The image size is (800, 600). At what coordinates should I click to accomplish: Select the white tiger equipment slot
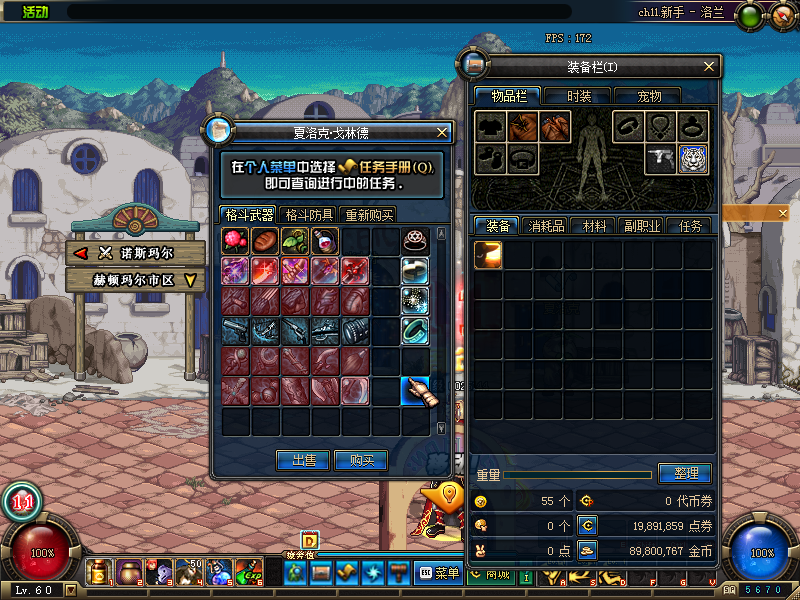tap(693, 158)
